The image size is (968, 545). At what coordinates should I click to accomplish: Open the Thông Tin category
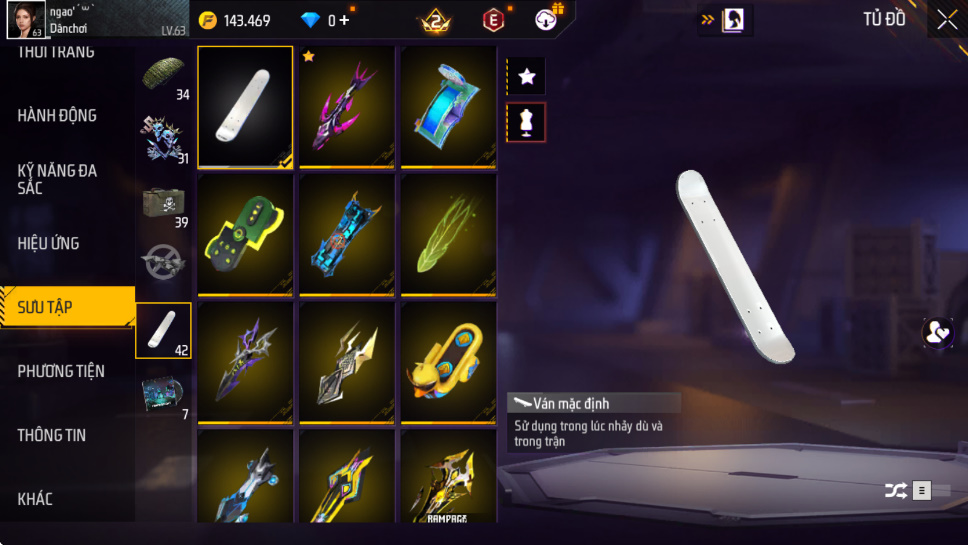[51, 435]
